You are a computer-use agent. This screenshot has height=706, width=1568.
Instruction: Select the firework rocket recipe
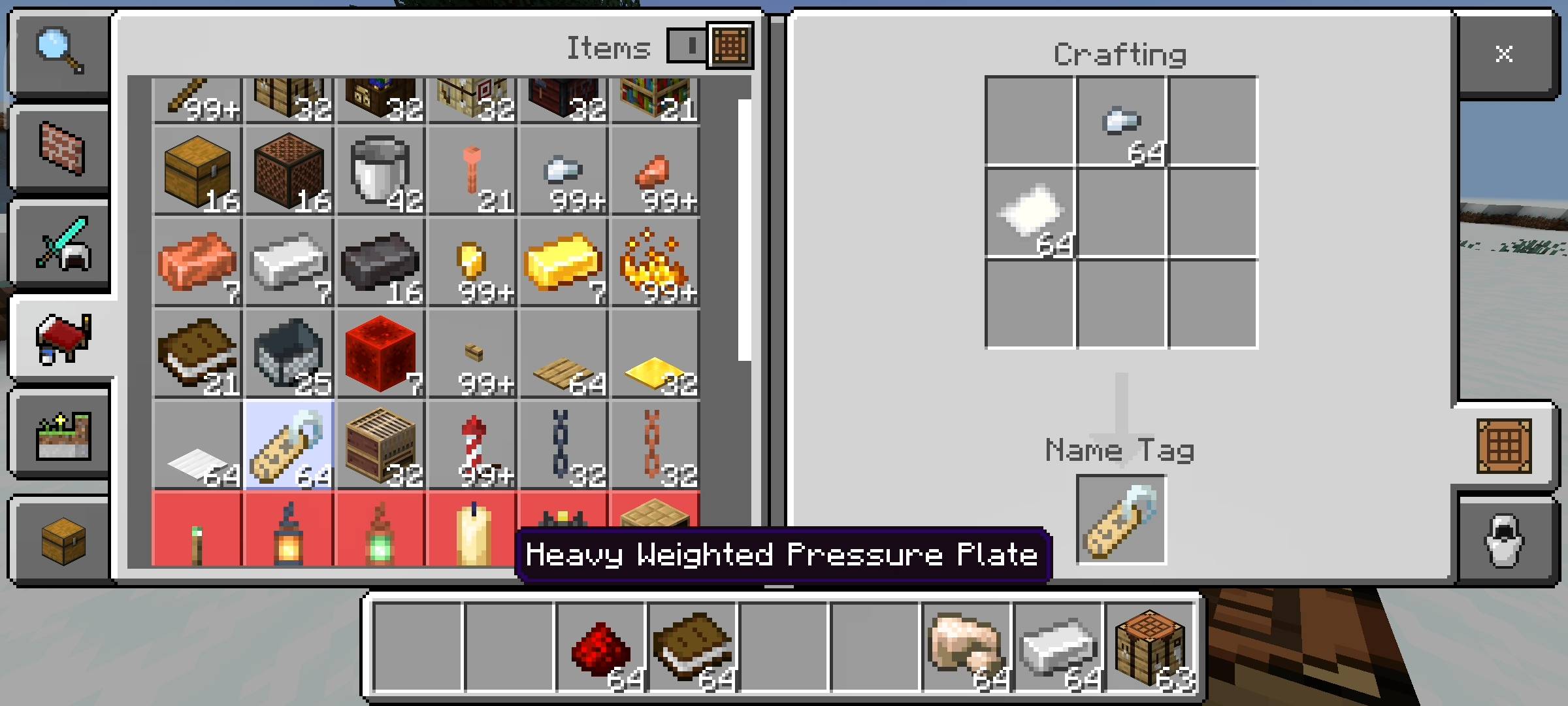click(472, 446)
